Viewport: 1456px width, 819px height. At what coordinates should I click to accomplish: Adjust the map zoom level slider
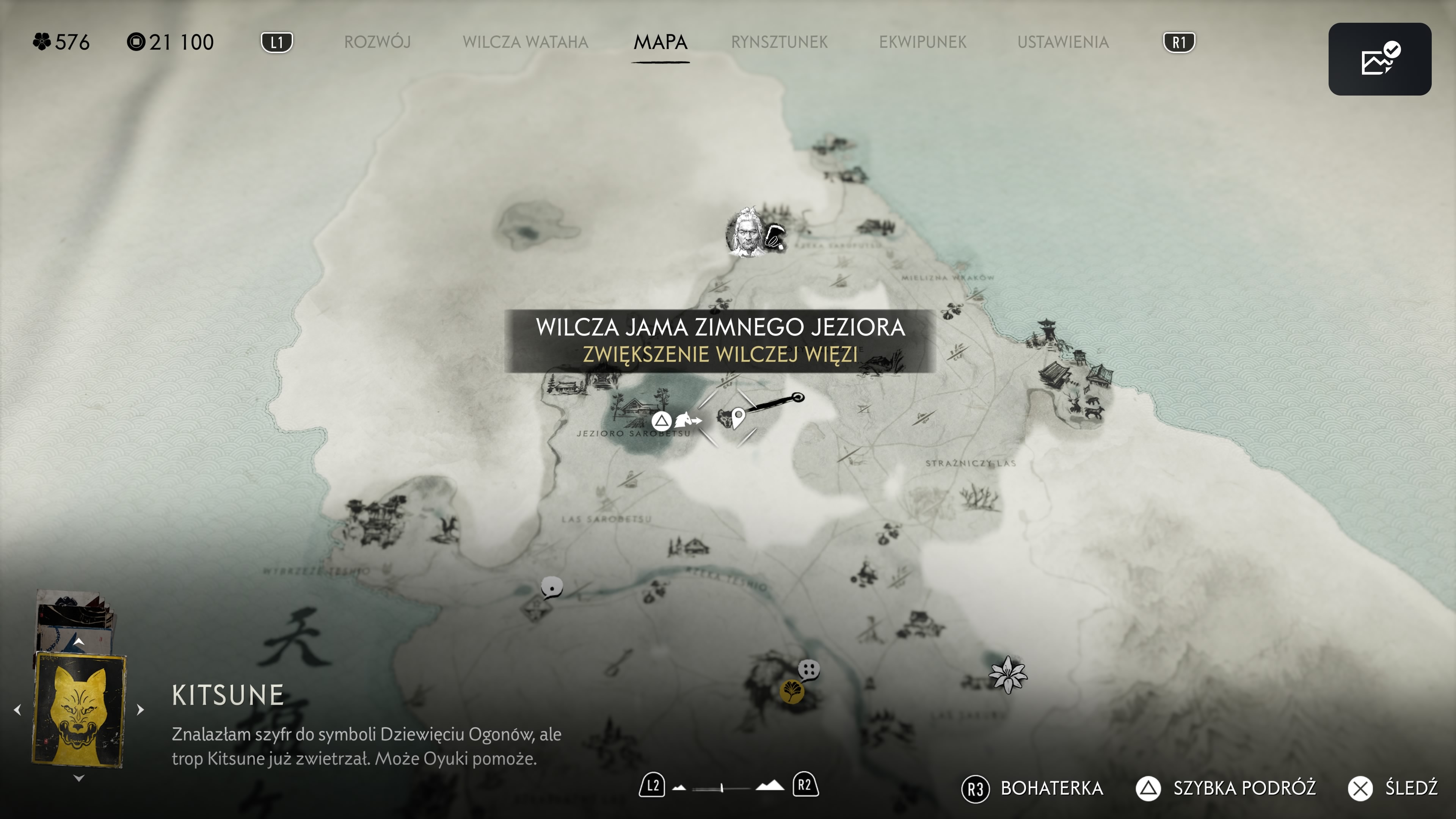pos(722,788)
